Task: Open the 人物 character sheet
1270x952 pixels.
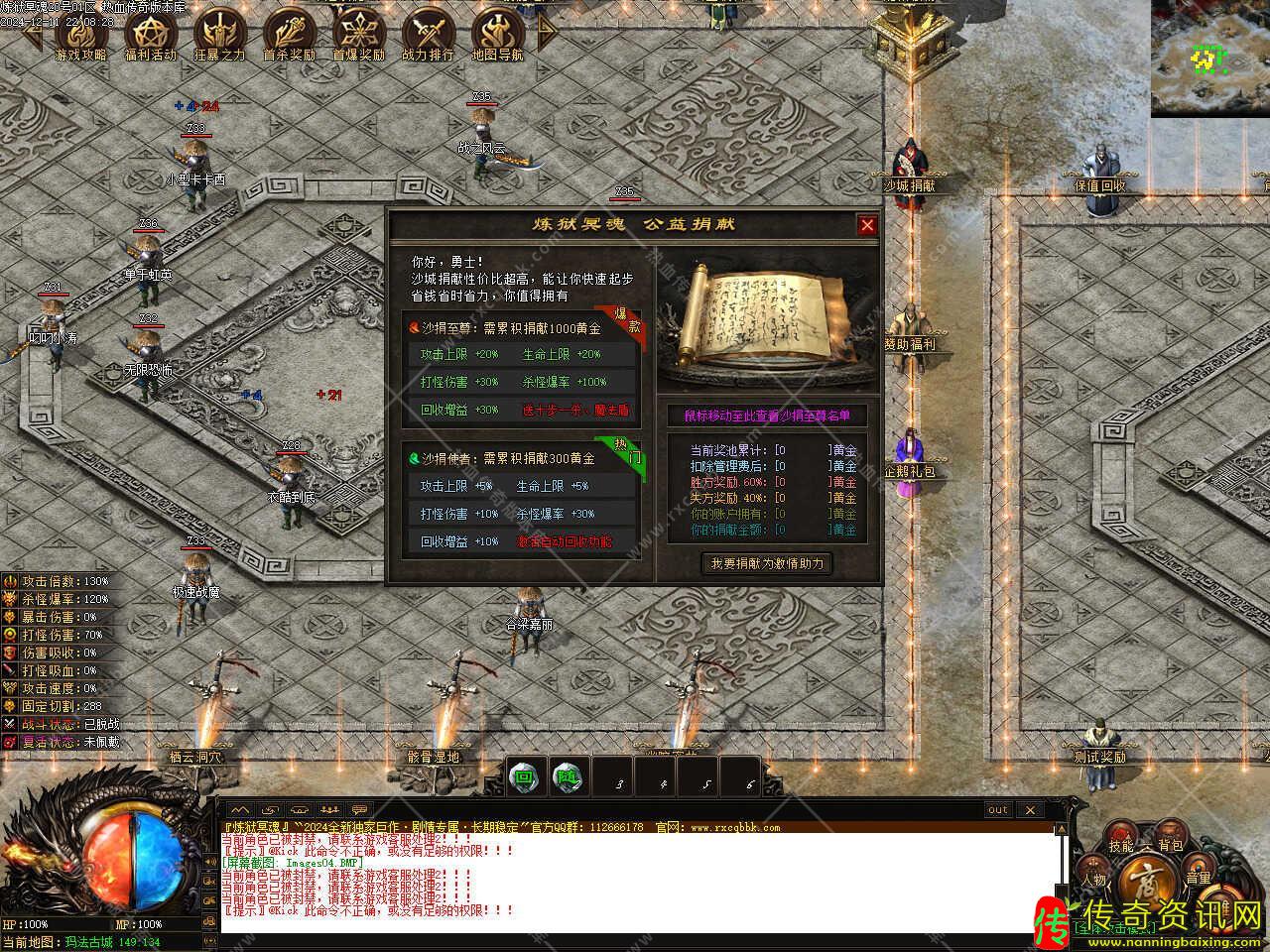Action: [1094, 880]
